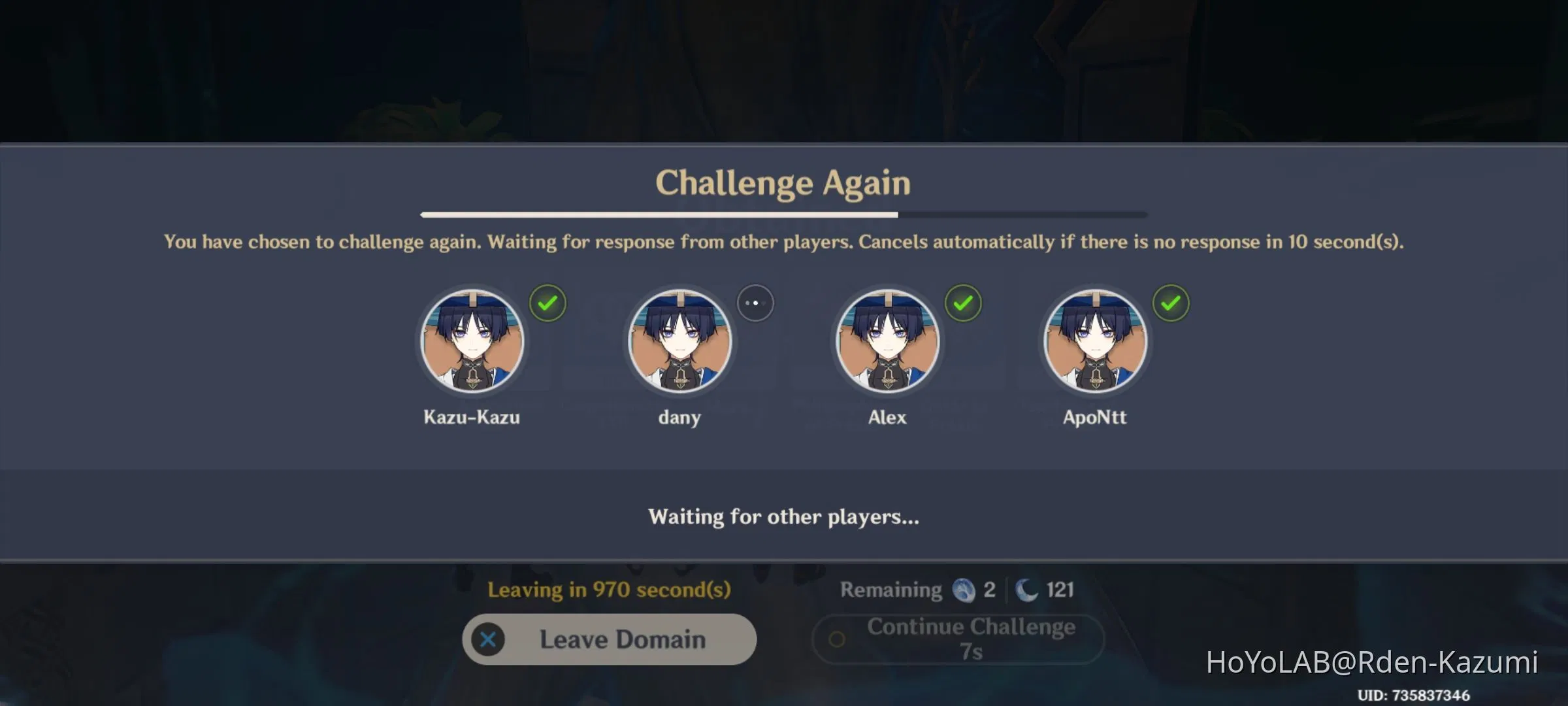
Task: Click the pending status dots beside dany
Action: click(x=756, y=303)
